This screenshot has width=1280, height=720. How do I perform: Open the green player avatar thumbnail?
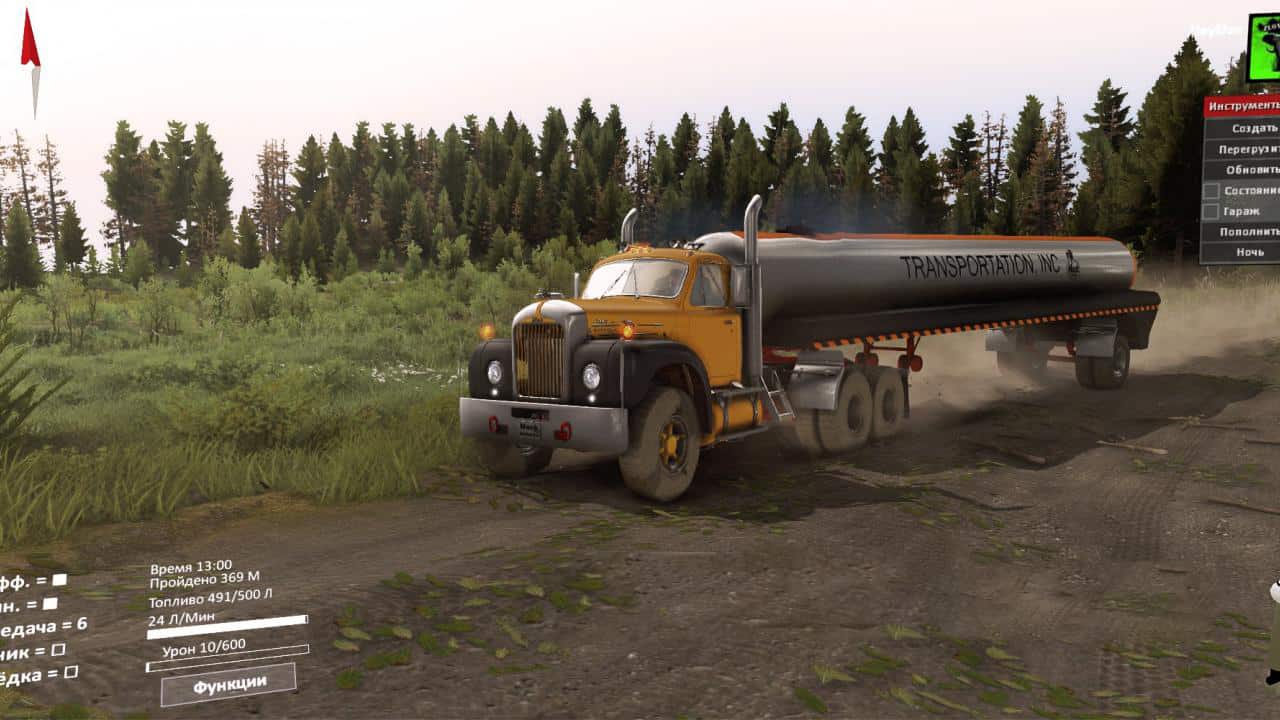(x=1264, y=47)
